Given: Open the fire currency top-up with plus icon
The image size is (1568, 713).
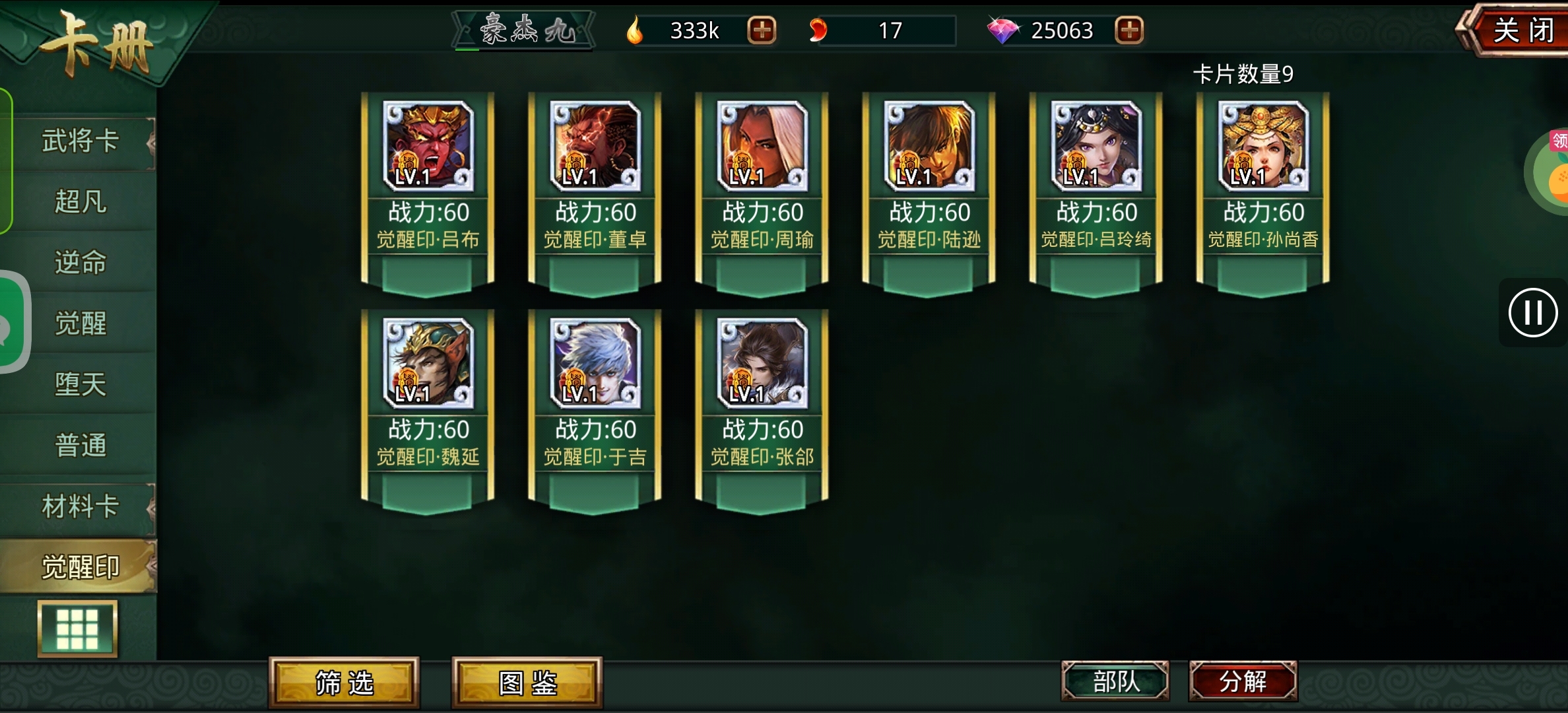Looking at the screenshot, I should (763, 30).
